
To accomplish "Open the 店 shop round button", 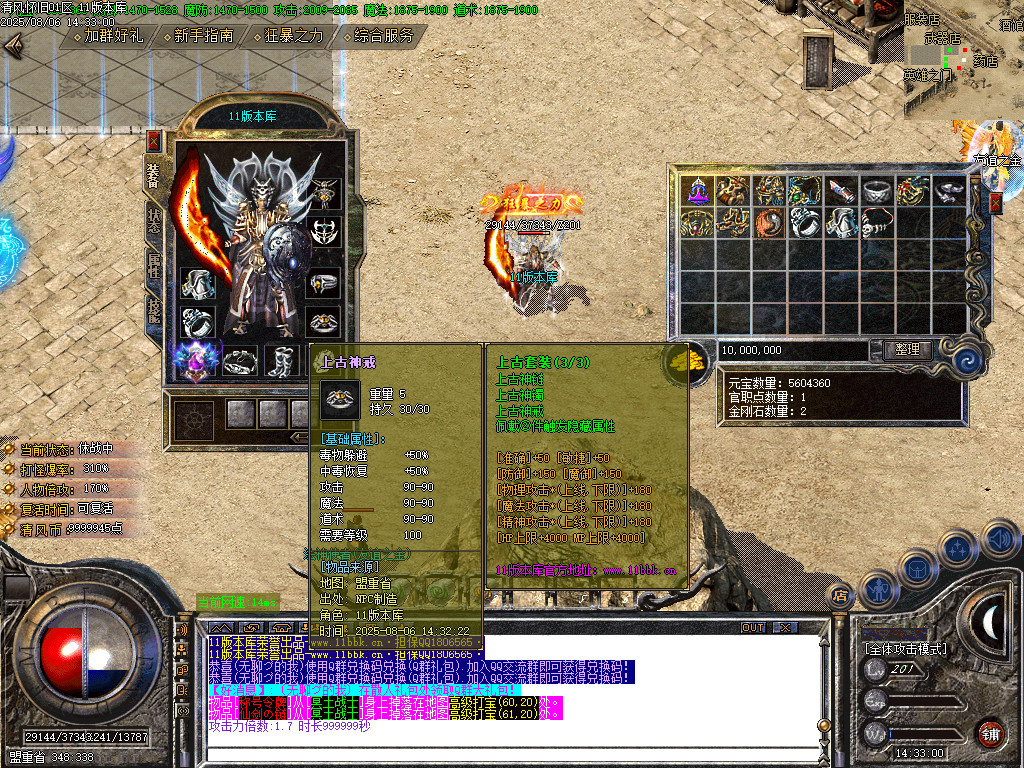I will click(840, 595).
